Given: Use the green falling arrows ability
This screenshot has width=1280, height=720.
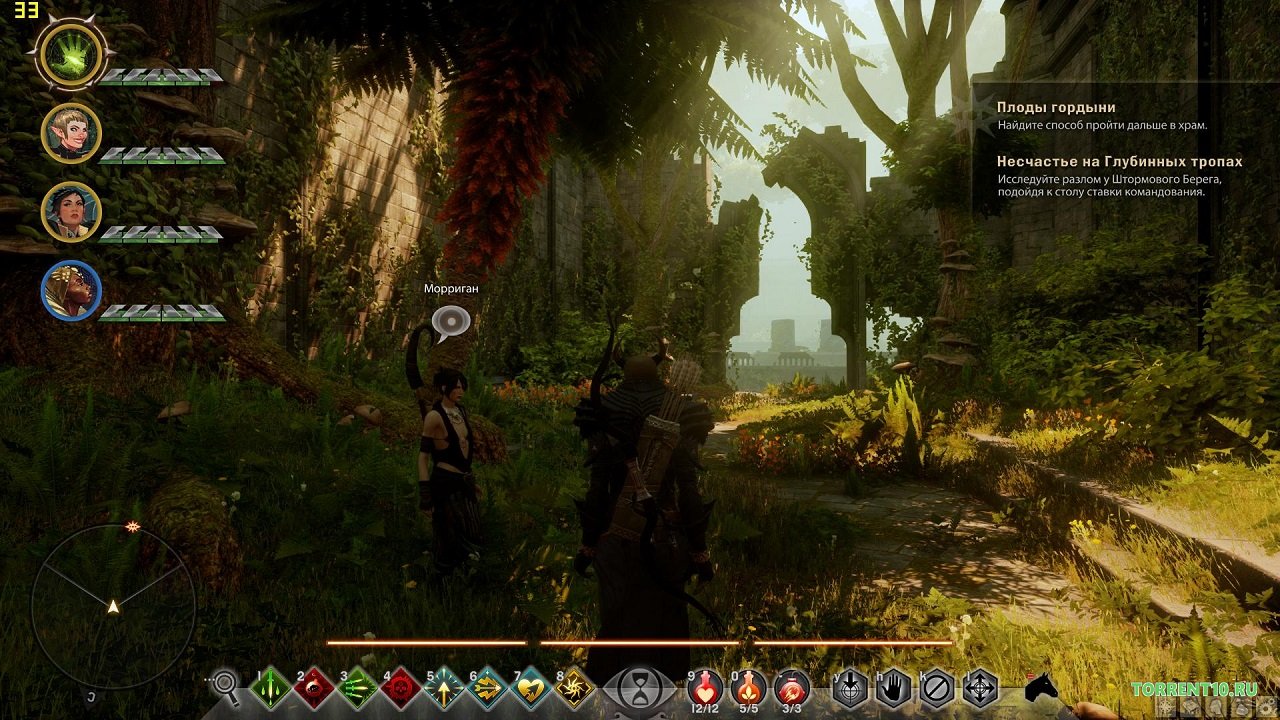Looking at the screenshot, I should (x=271, y=688).
